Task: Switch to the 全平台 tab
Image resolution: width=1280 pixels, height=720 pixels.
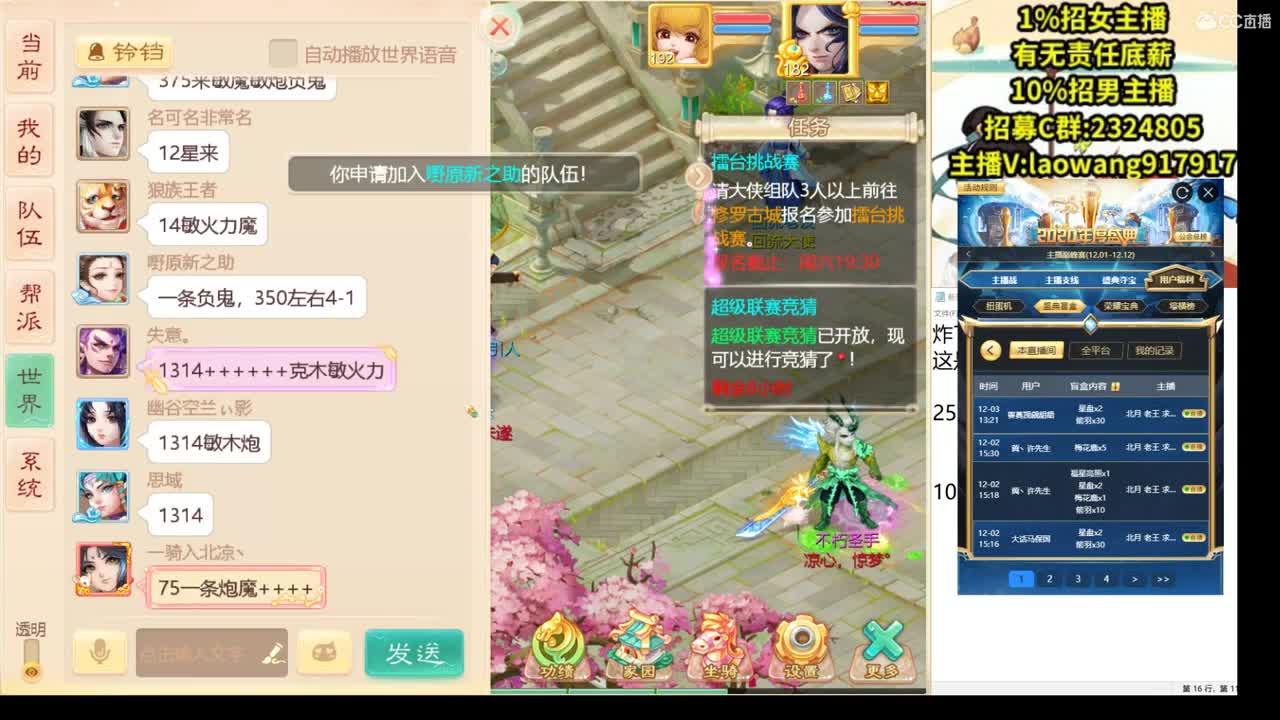Action: coord(1094,350)
